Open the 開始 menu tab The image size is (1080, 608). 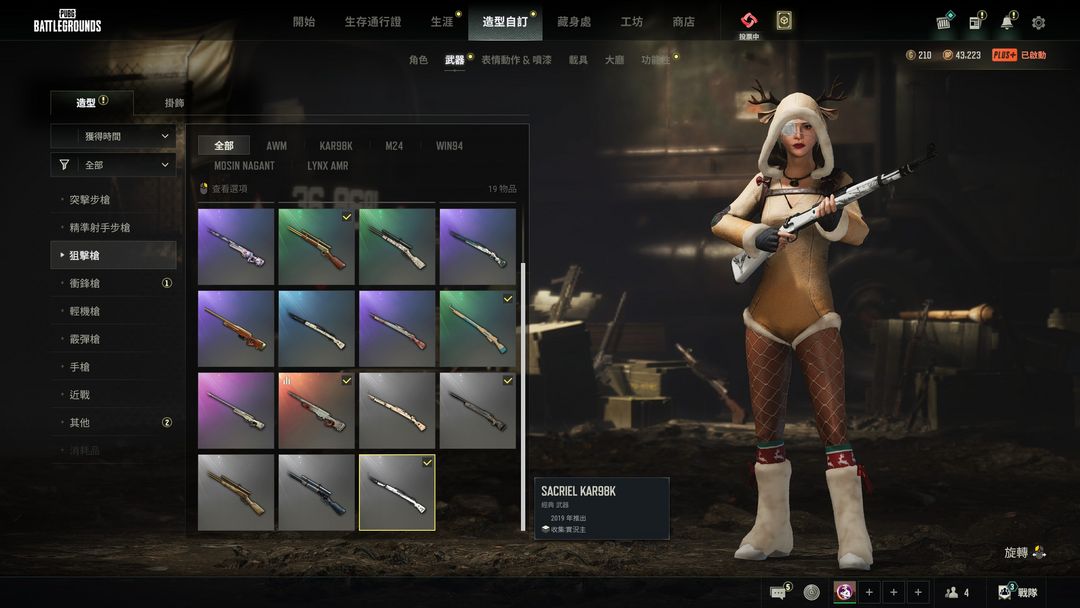click(304, 22)
